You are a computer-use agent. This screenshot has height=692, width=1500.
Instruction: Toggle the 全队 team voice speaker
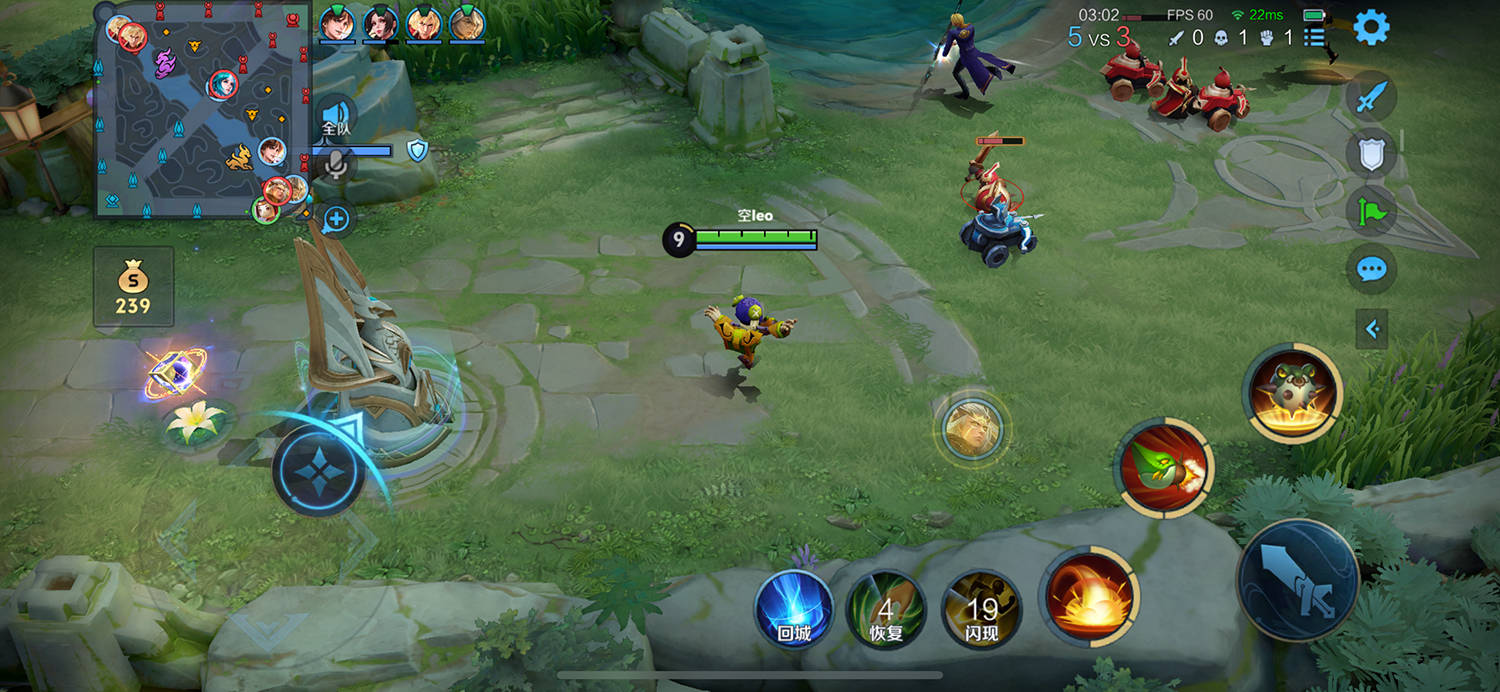coord(335,114)
